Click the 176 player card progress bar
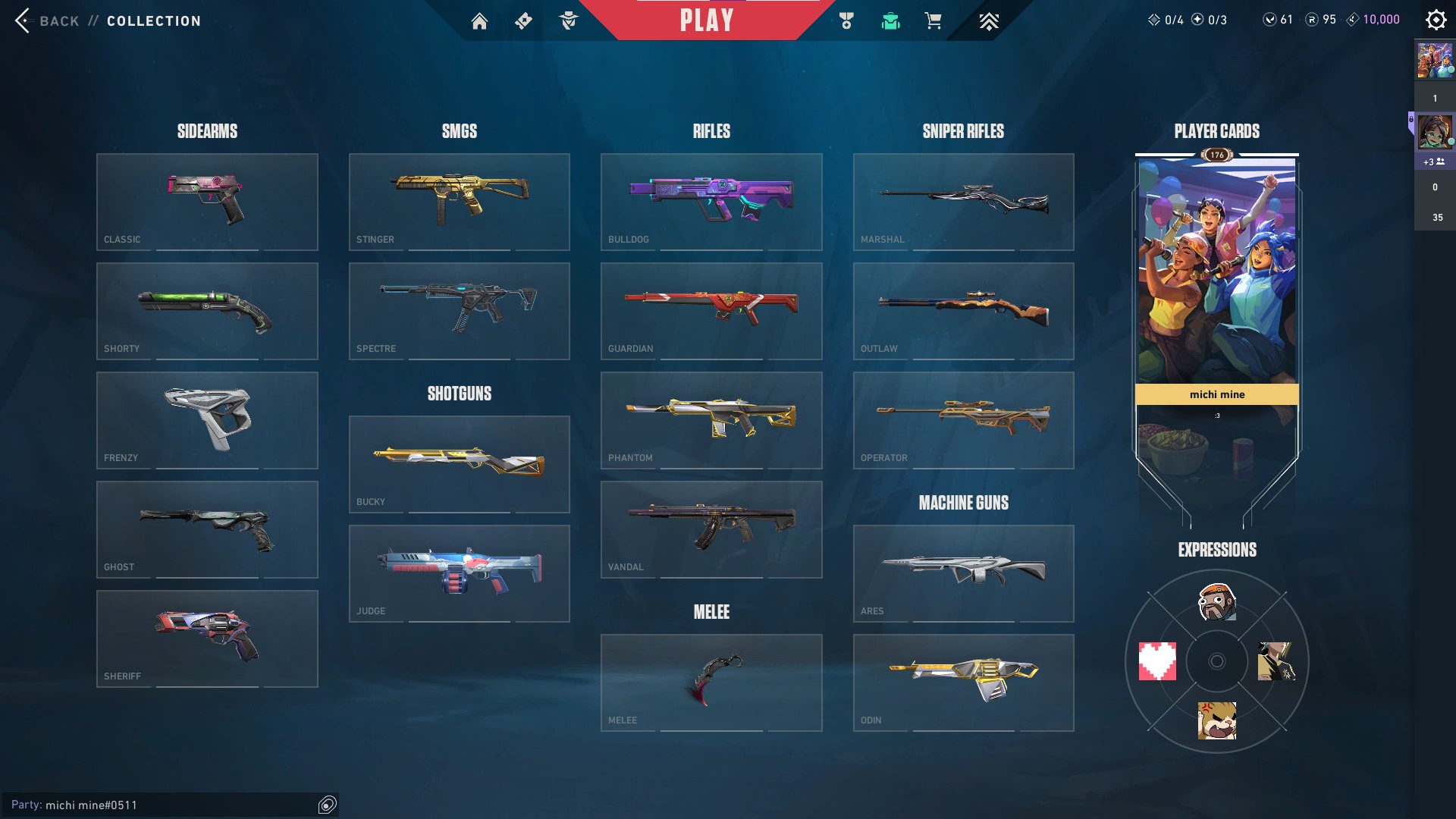This screenshot has width=1456, height=819. (1216, 155)
